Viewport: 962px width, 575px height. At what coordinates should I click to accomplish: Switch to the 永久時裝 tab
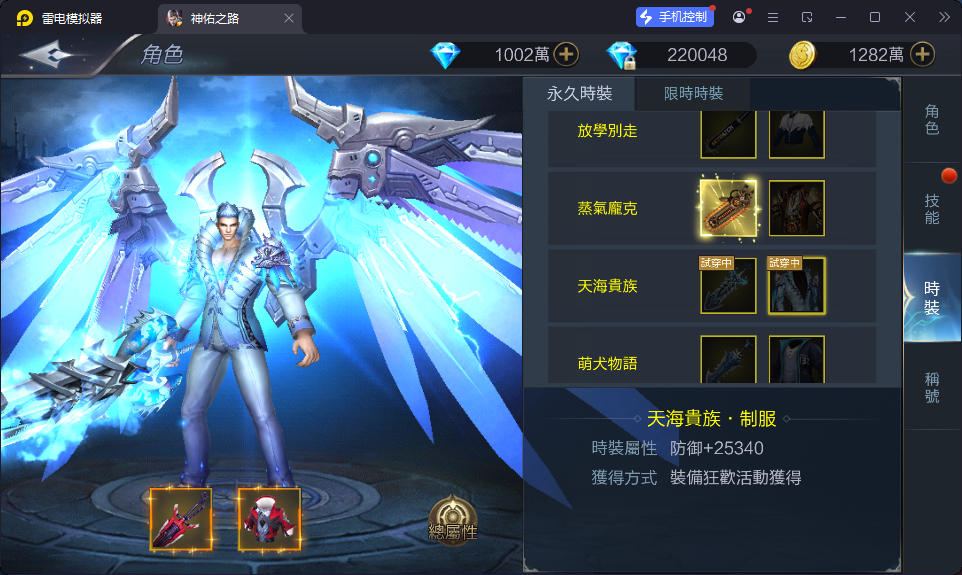[579, 94]
